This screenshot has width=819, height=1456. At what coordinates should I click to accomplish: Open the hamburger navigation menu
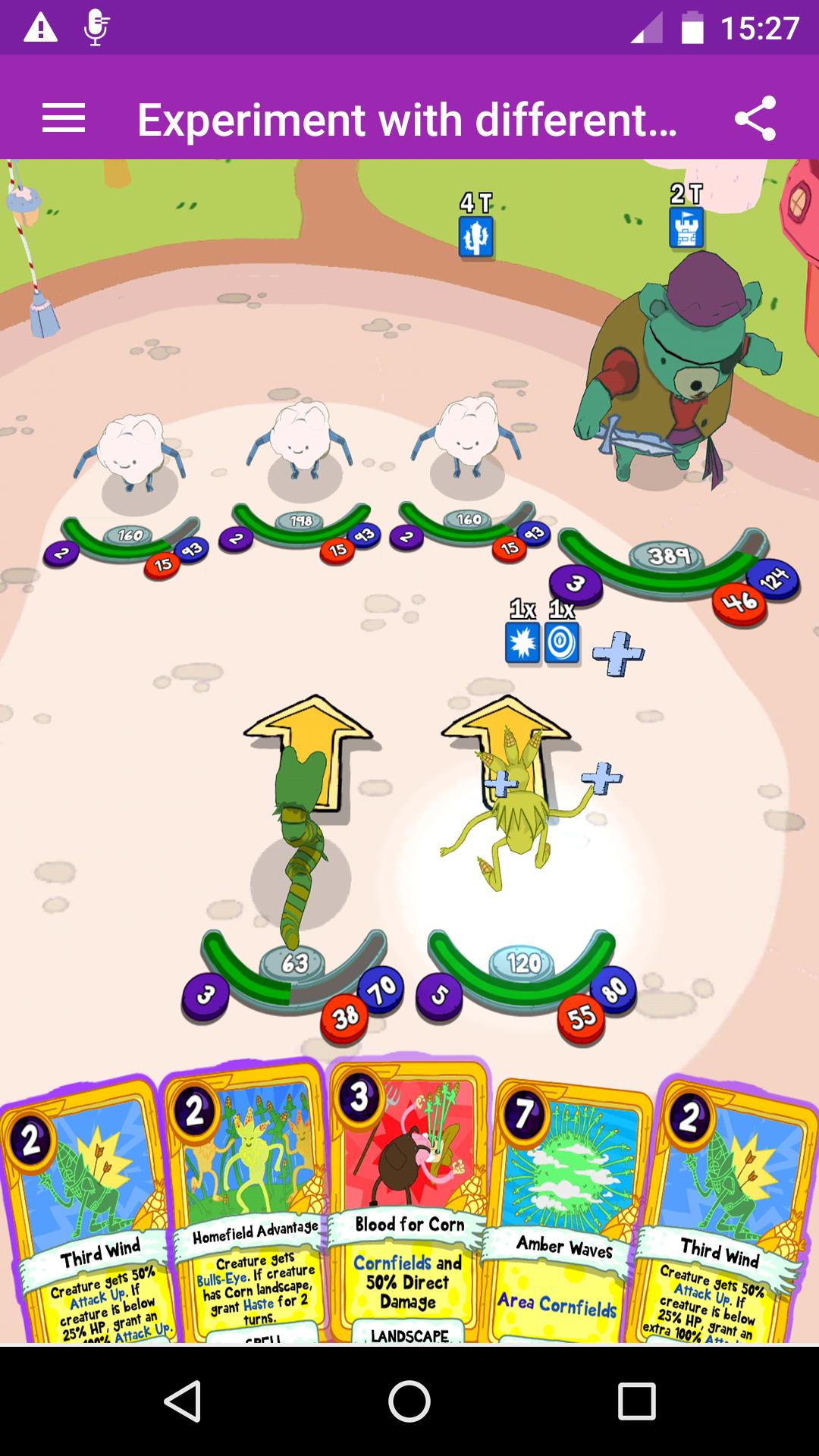(64, 119)
